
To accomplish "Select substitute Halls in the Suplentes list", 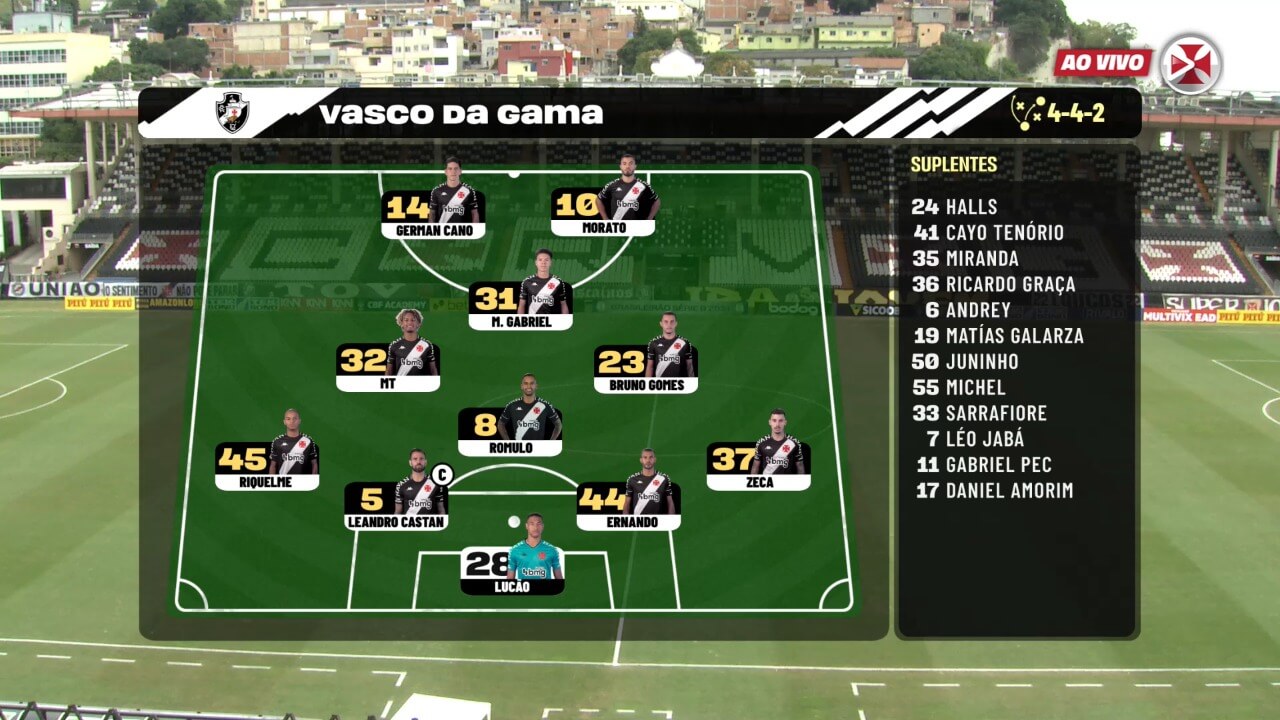I will tap(954, 207).
